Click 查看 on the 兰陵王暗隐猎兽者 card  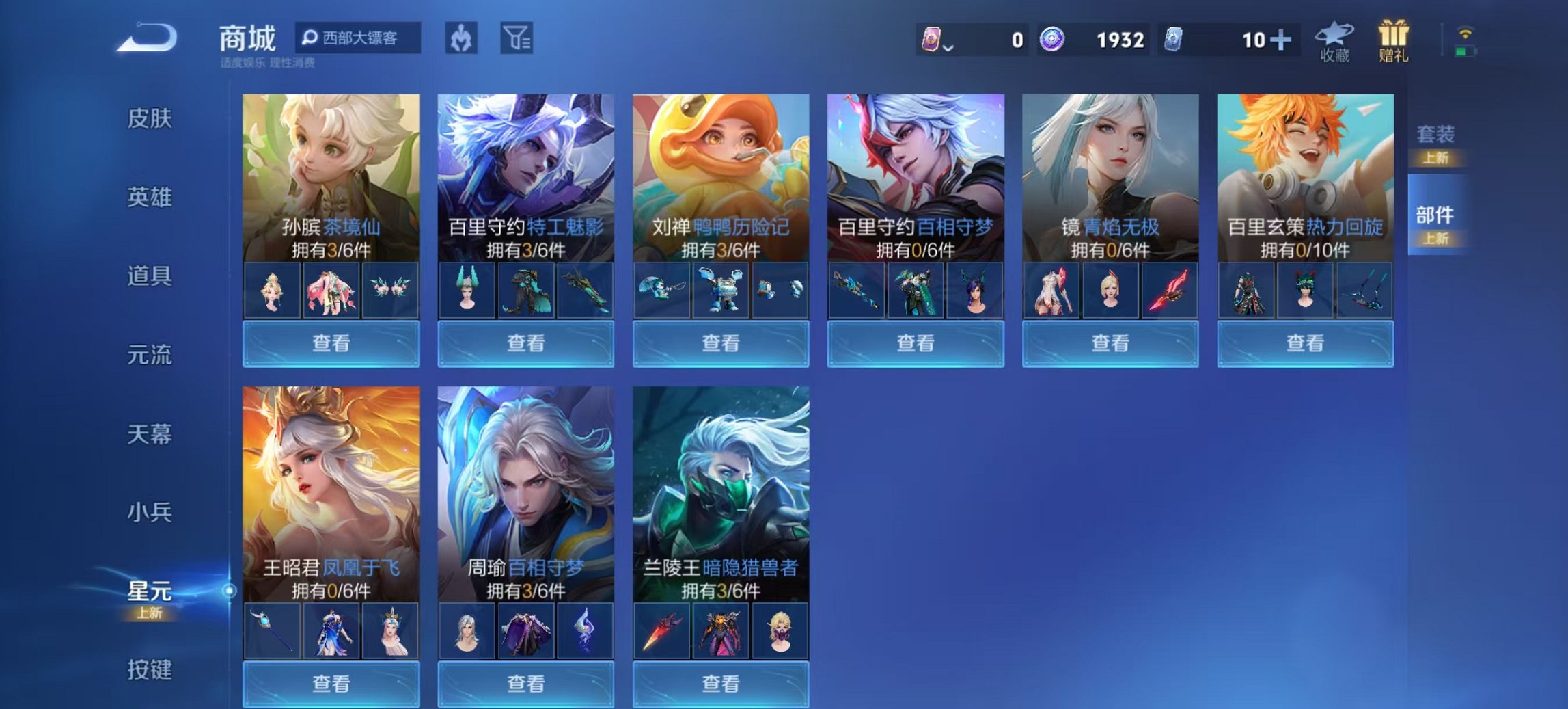721,684
